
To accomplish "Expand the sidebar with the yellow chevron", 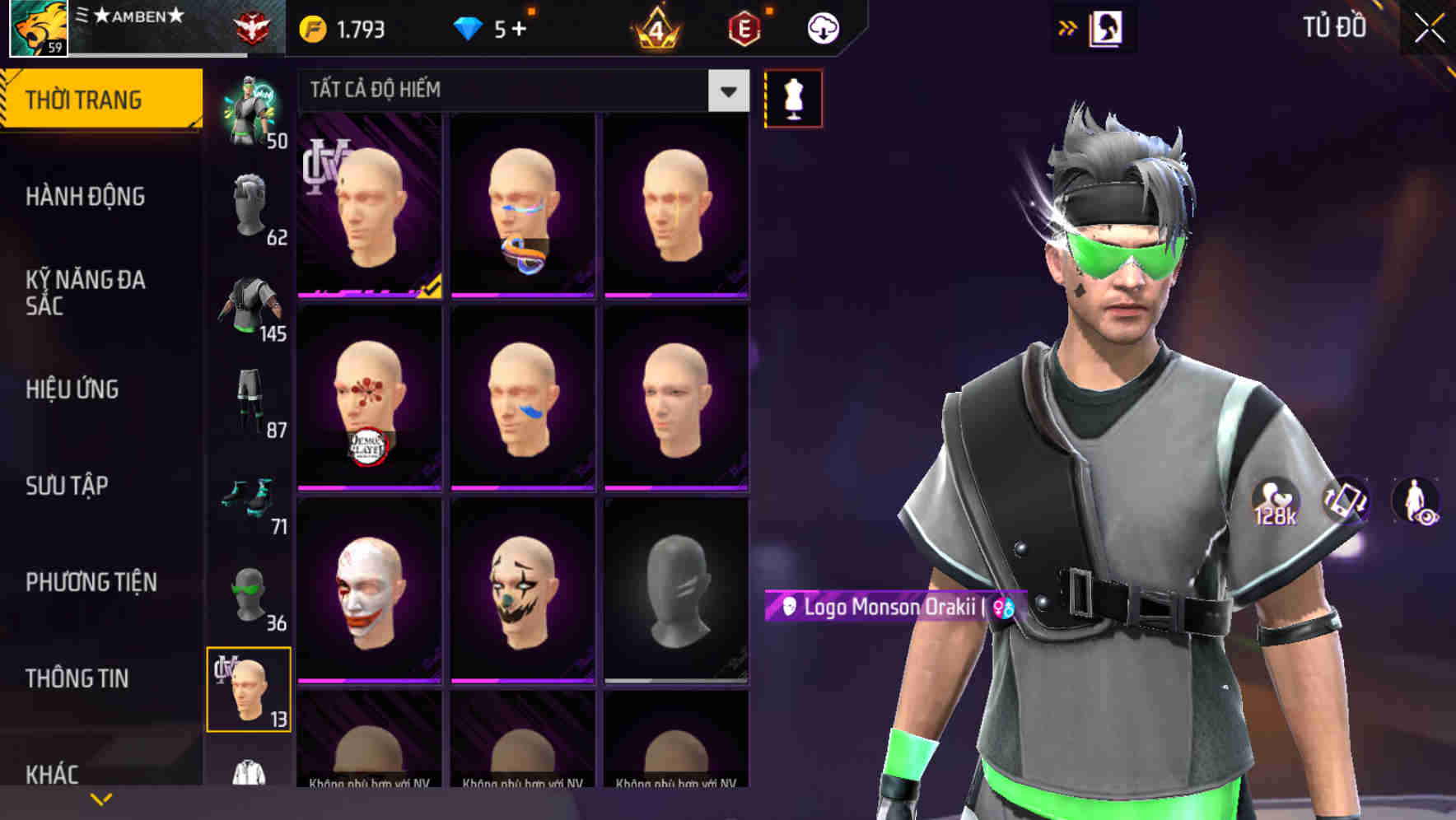I will (x=101, y=799).
